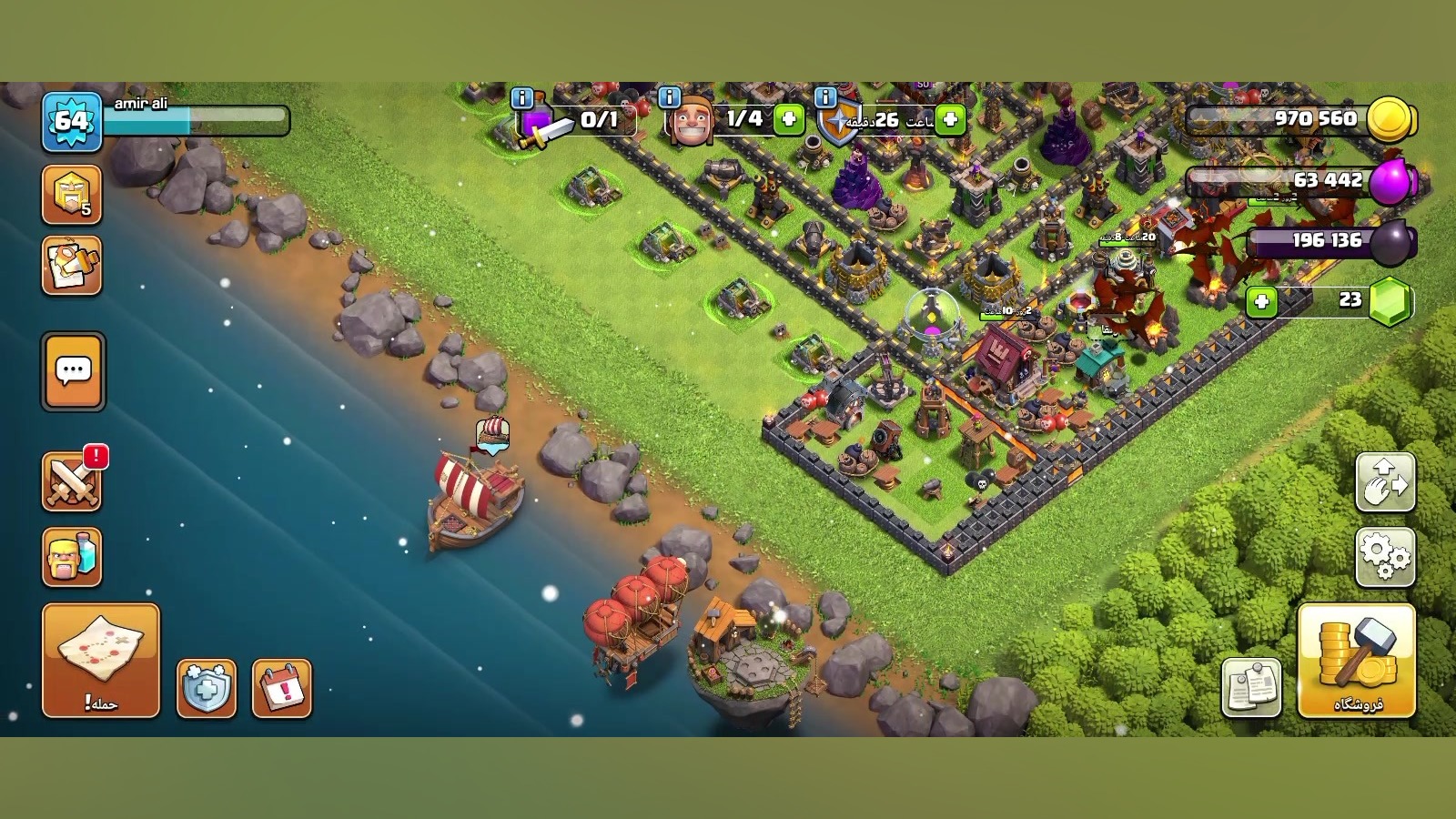Open the army overview barbarian icon
The height and width of the screenshot is (819, 1456).
tap(71, 556)
